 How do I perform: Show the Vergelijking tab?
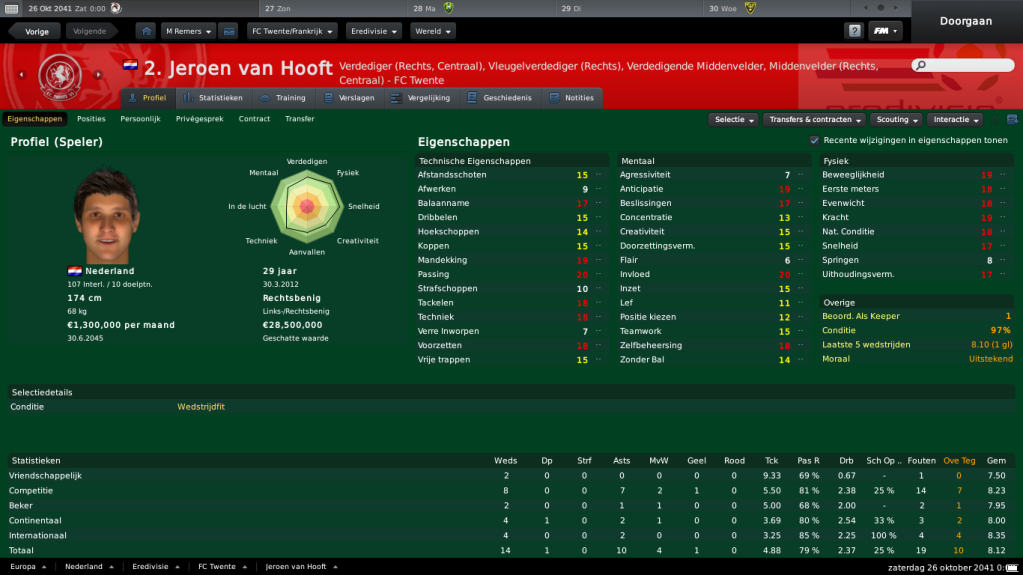coord(422,98)
